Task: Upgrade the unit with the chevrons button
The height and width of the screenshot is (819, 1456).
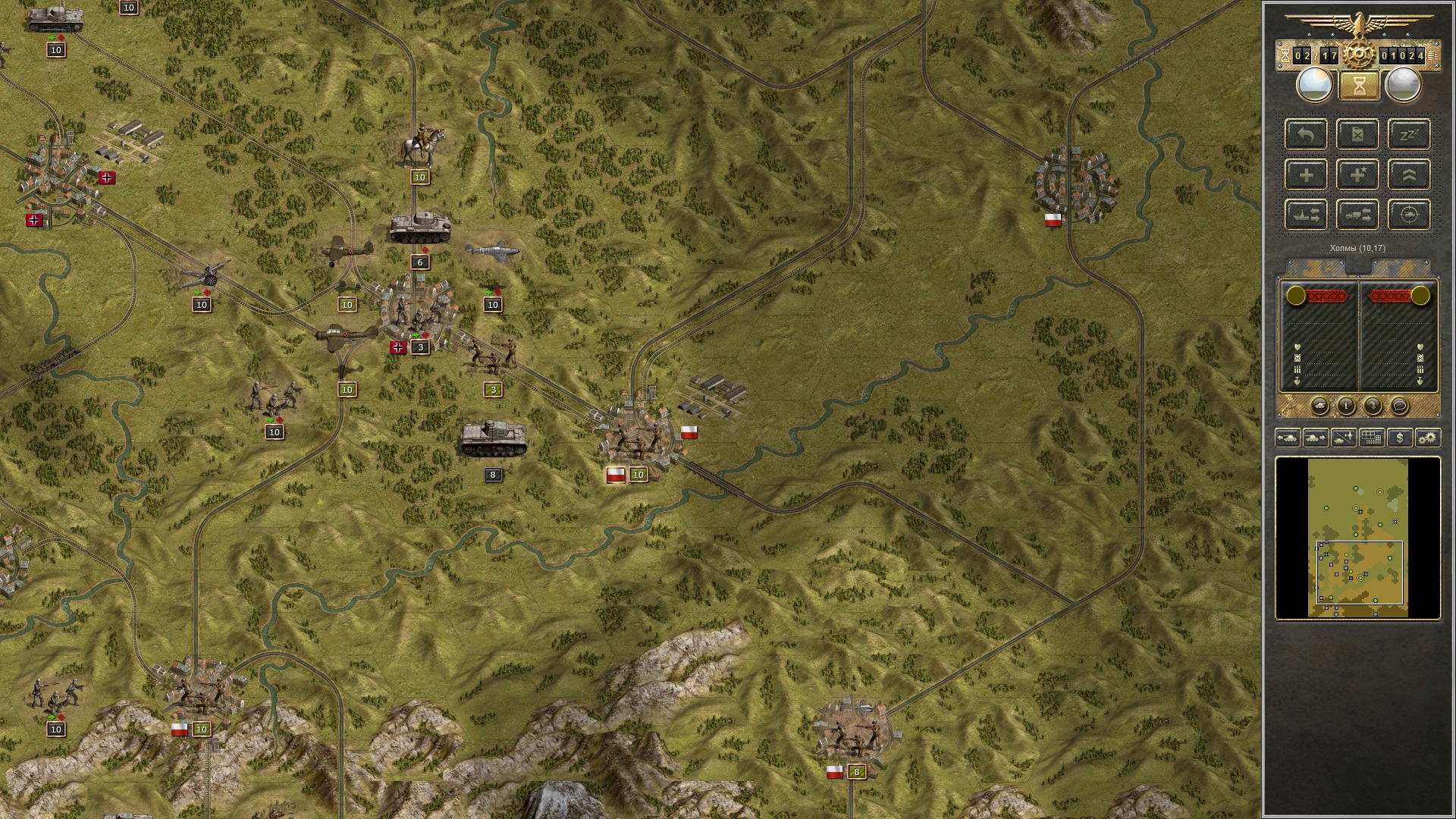Action: click(x=1409, y=175)
